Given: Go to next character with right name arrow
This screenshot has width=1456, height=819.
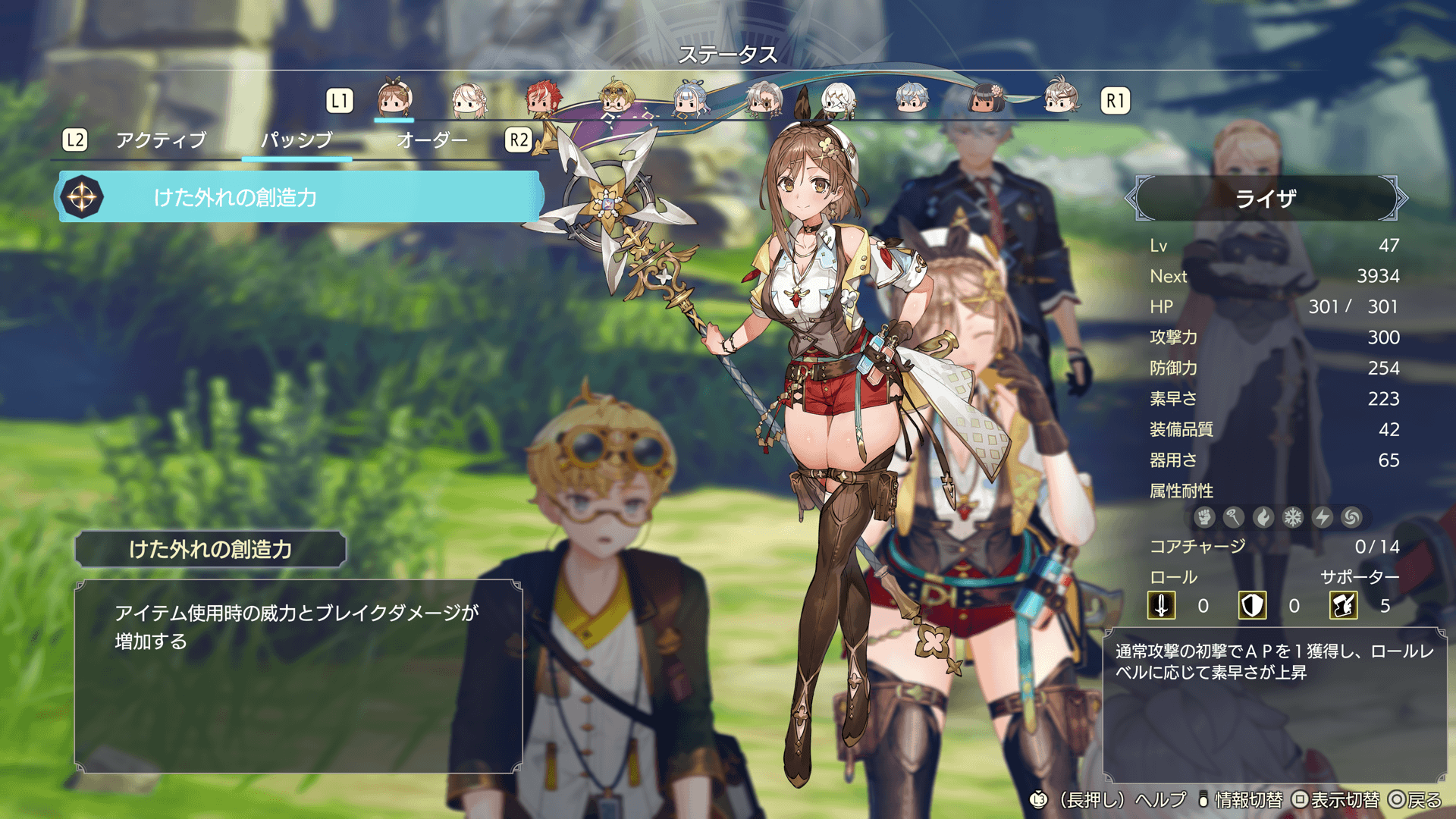Looking at the screenshot, I should (1401, 199).
